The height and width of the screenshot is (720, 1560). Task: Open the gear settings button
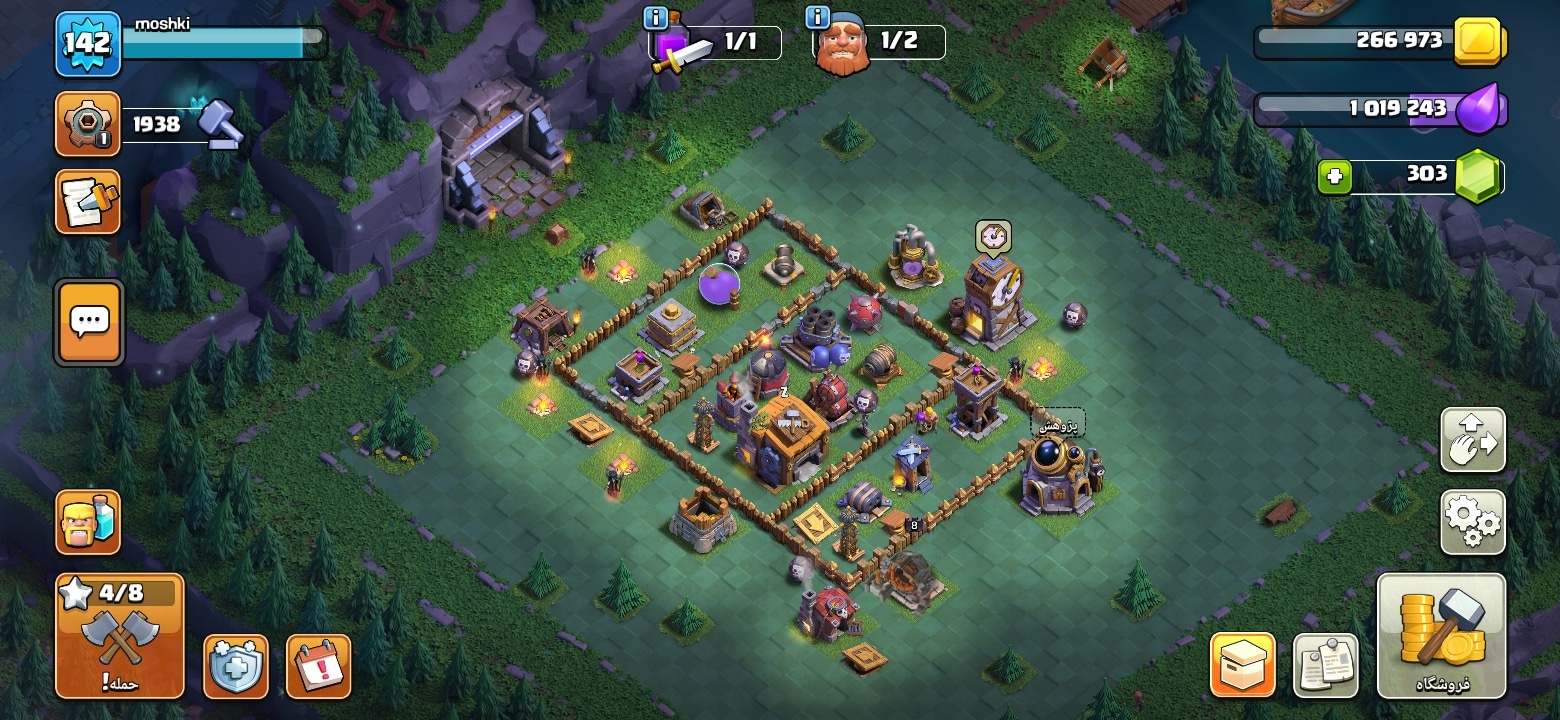(x=1473, y=521)
